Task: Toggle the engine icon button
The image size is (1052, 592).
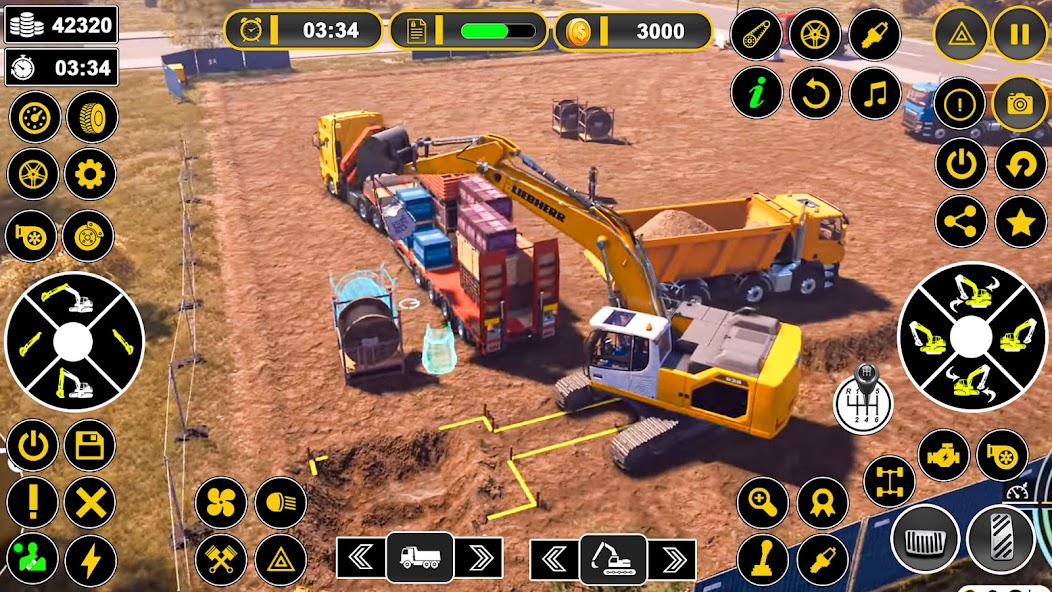Action: click(943, 455)
